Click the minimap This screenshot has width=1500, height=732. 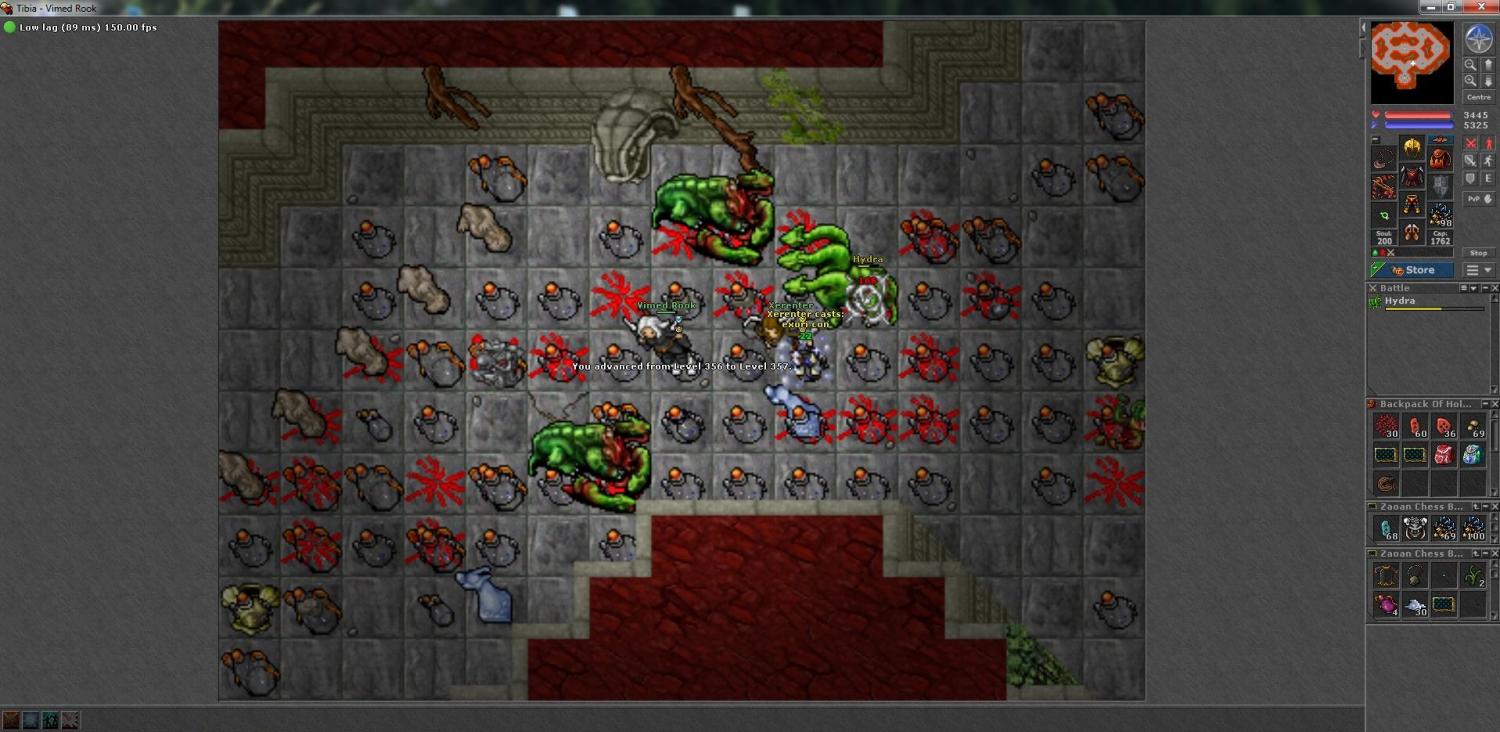click(1411, 62)
